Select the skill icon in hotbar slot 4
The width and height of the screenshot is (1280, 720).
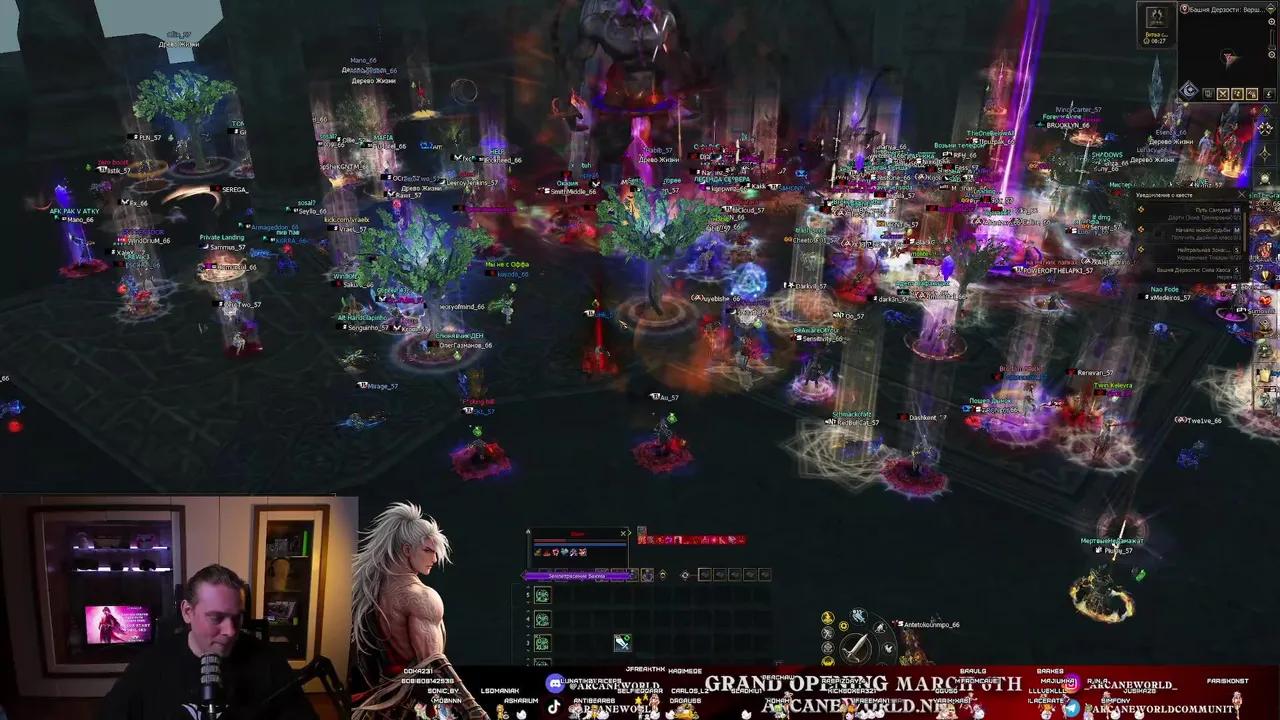click(542, 618)
